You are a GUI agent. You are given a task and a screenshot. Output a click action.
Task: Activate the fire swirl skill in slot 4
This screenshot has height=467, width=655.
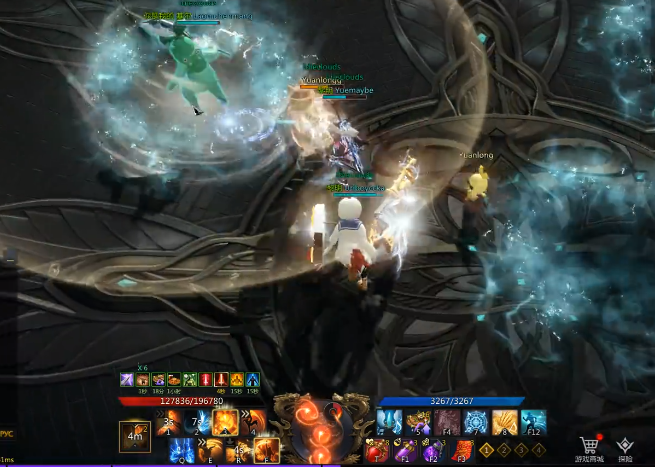(x=252, y=423)
